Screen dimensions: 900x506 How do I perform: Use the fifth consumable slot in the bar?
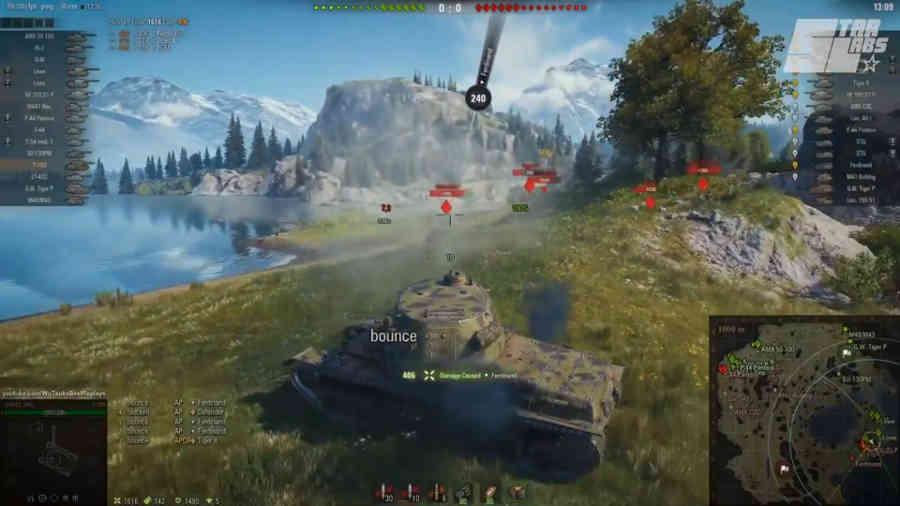pyautogui.click(x=490, y=492)
